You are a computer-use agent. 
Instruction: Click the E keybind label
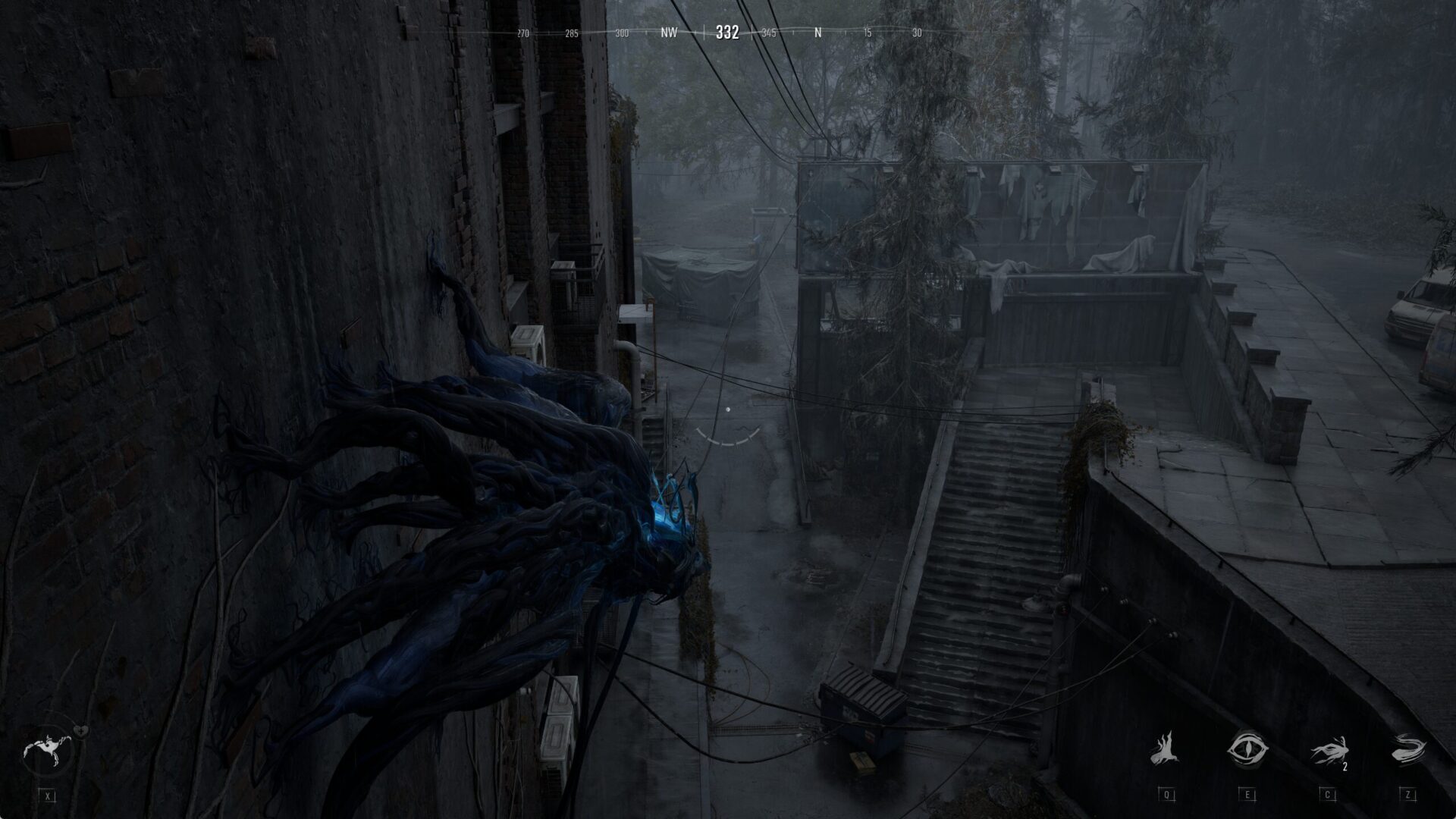pos(1247,793)
